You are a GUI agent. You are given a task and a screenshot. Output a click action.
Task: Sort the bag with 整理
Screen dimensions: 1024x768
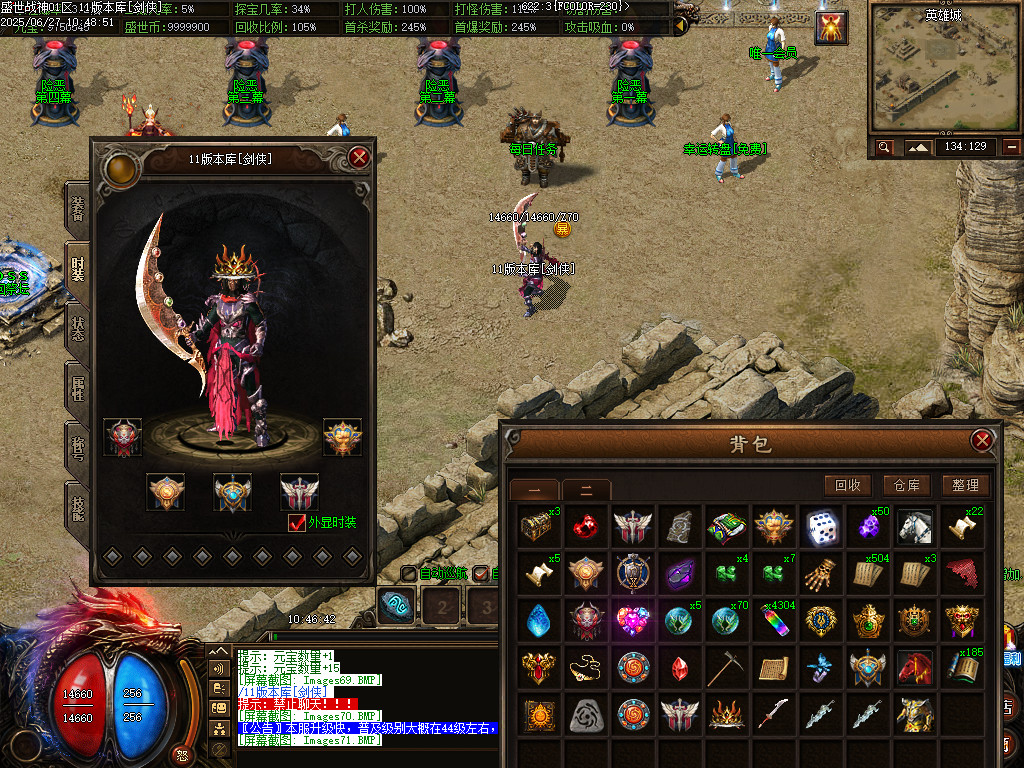click(x=965, y=485)
